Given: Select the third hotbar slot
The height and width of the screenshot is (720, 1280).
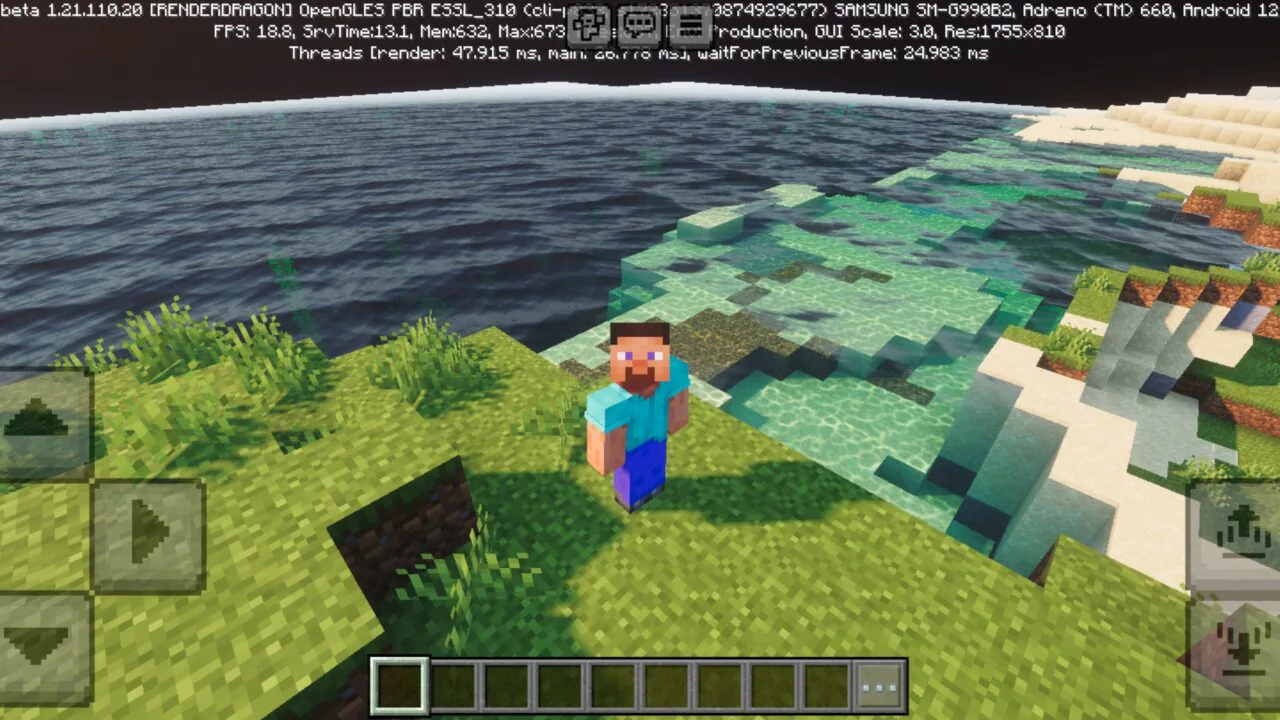Looking at the screenshot, I should tap(508, 684).
